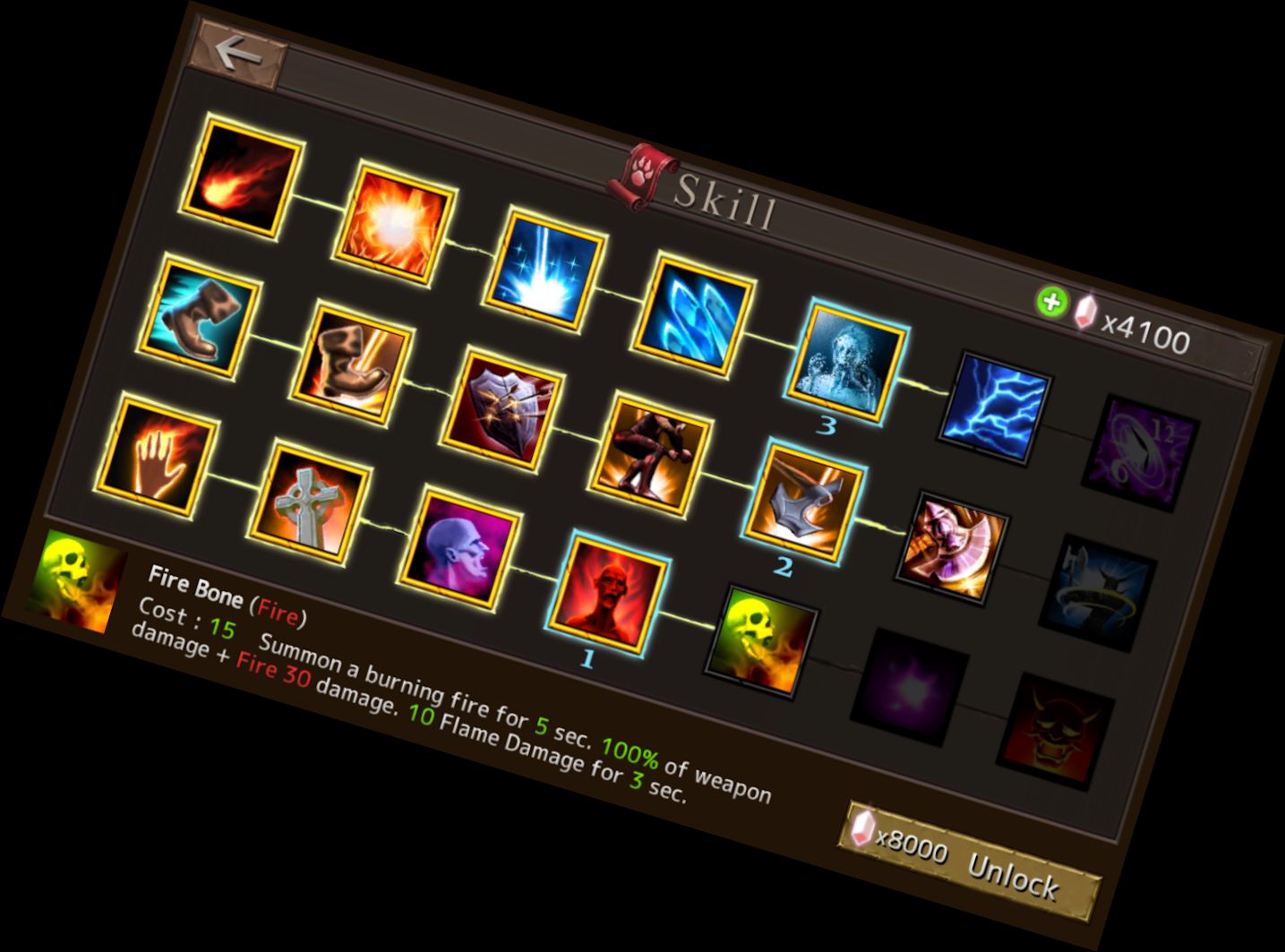Image resolution: width=1285 pixels, height=952 pixels.
Task: Choose the fiery explosion skill
Action: (395, 221)
